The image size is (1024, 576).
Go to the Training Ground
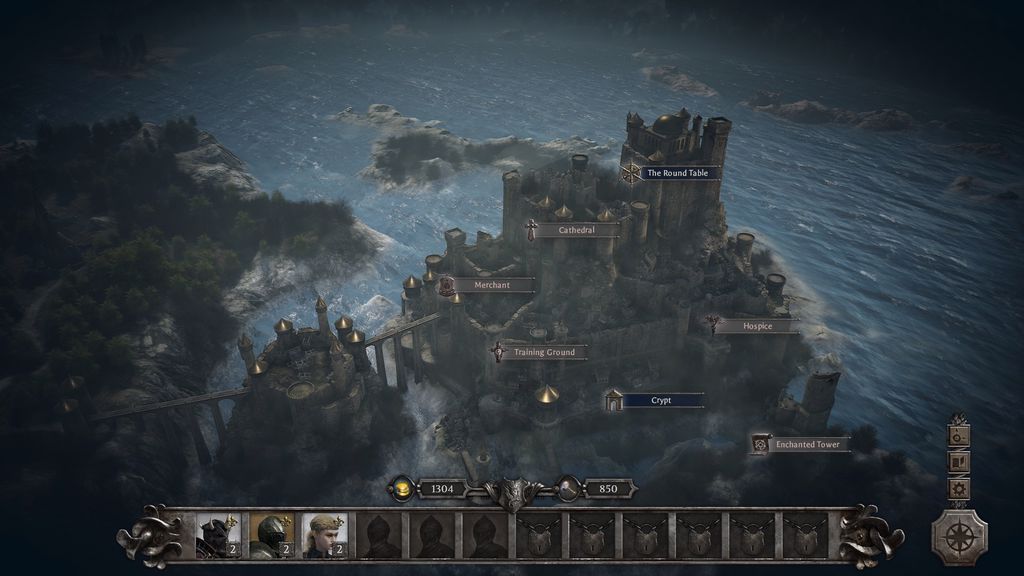pos(544,352)
